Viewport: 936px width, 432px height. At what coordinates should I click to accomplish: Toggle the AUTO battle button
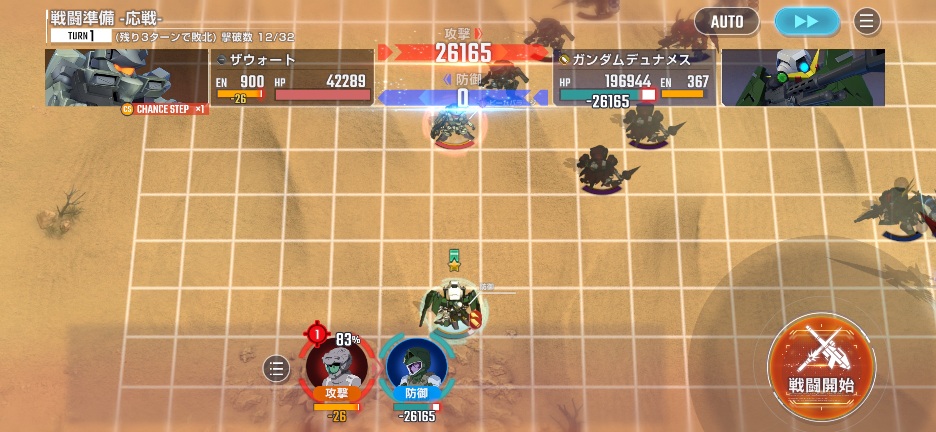coord(727,21)
